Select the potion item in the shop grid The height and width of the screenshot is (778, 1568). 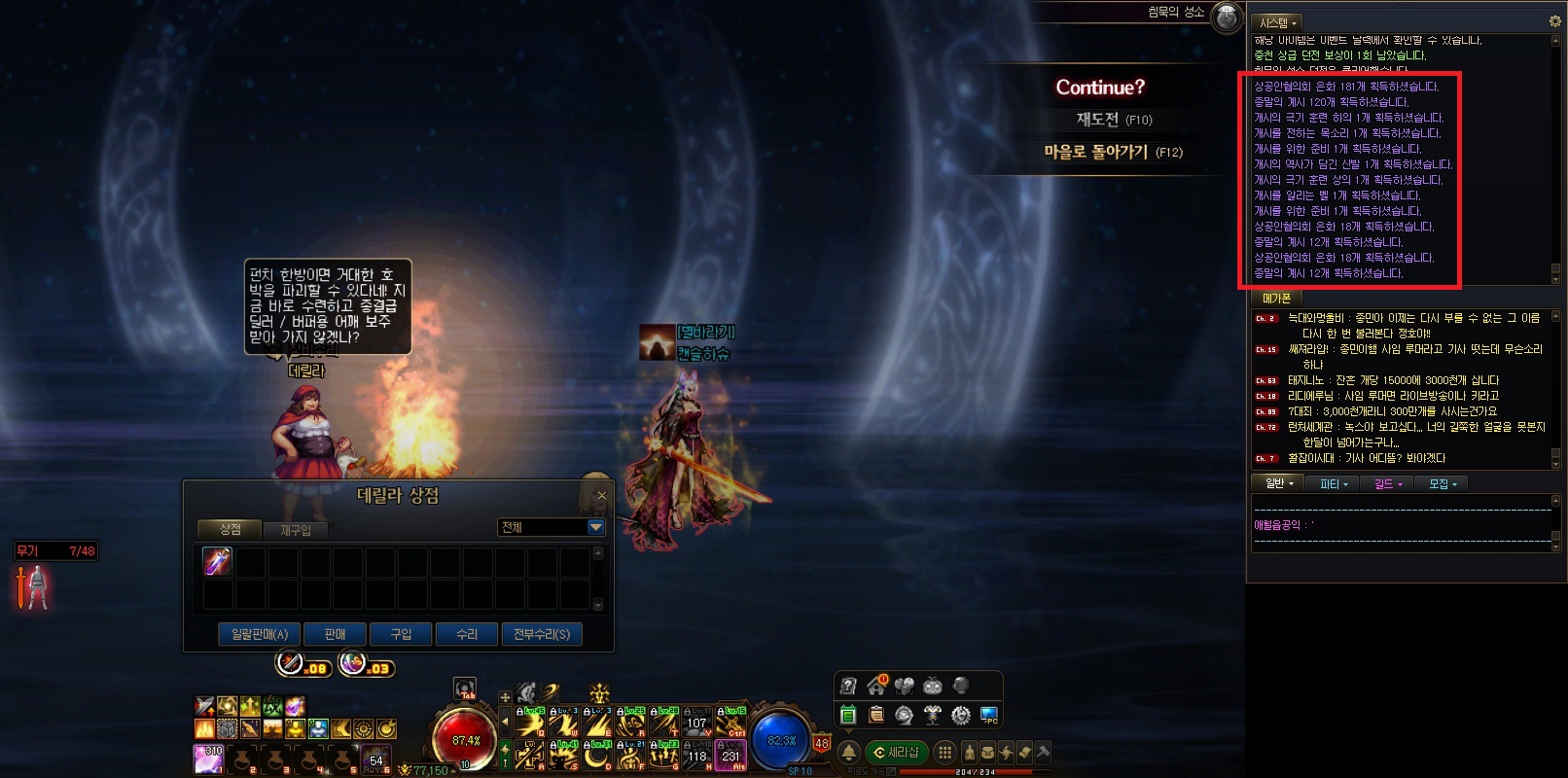(x=217, y=561)
